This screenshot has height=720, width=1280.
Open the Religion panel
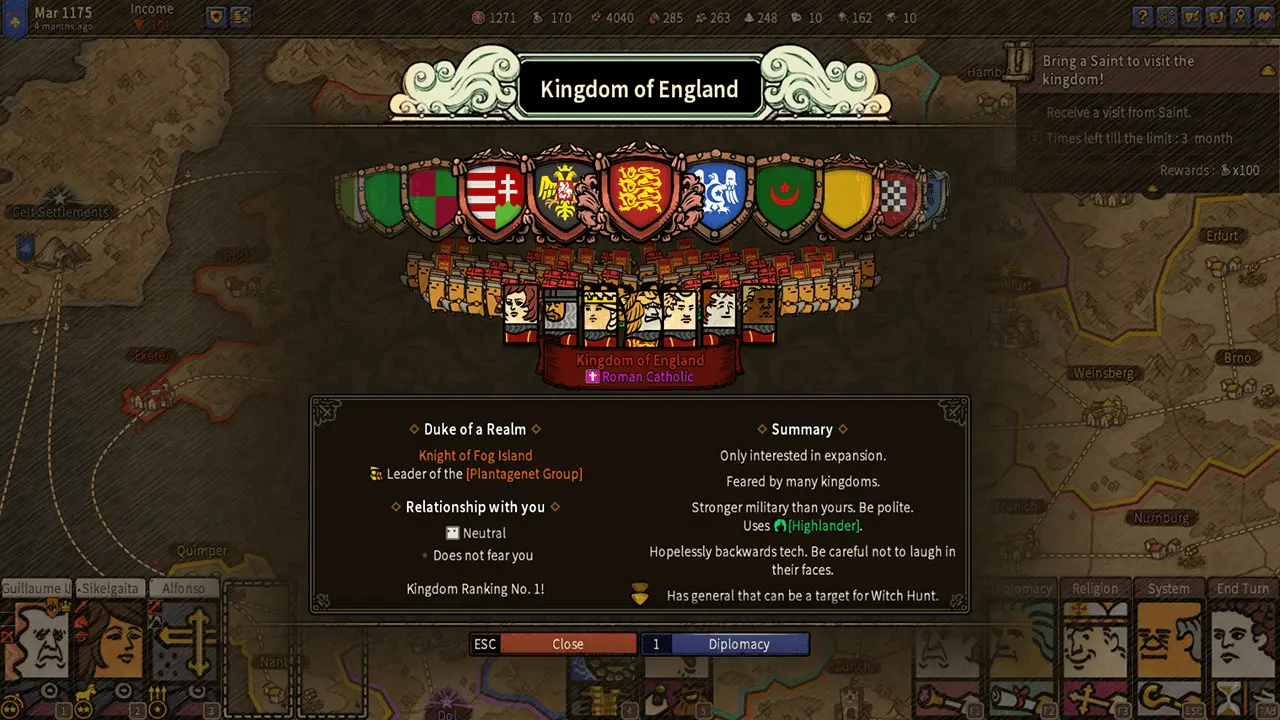coord(1095,589)
